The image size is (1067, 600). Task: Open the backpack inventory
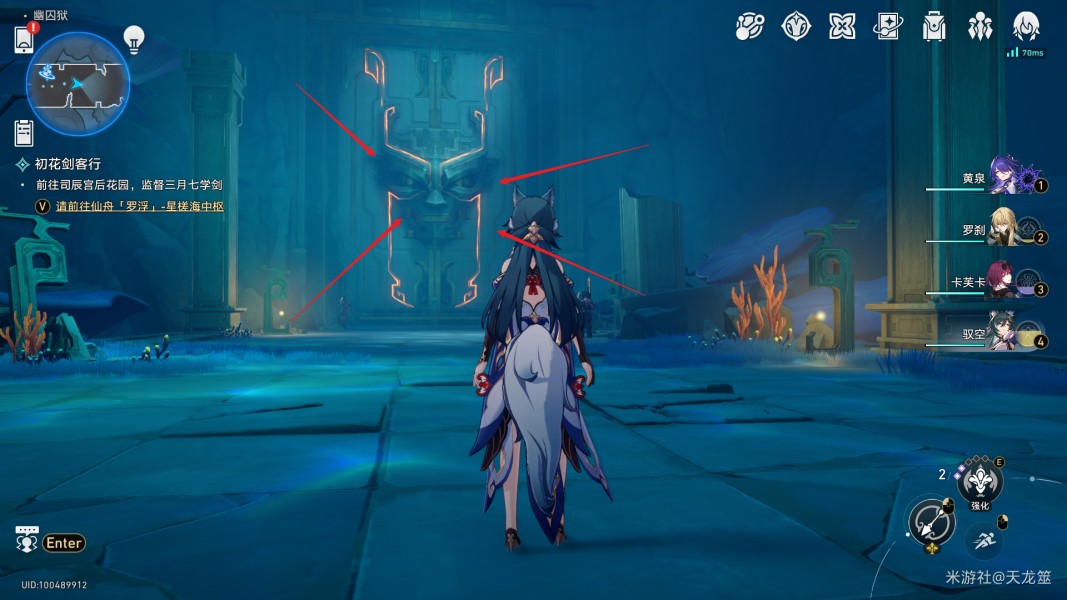pyautogui.click(x=934, y=27)
